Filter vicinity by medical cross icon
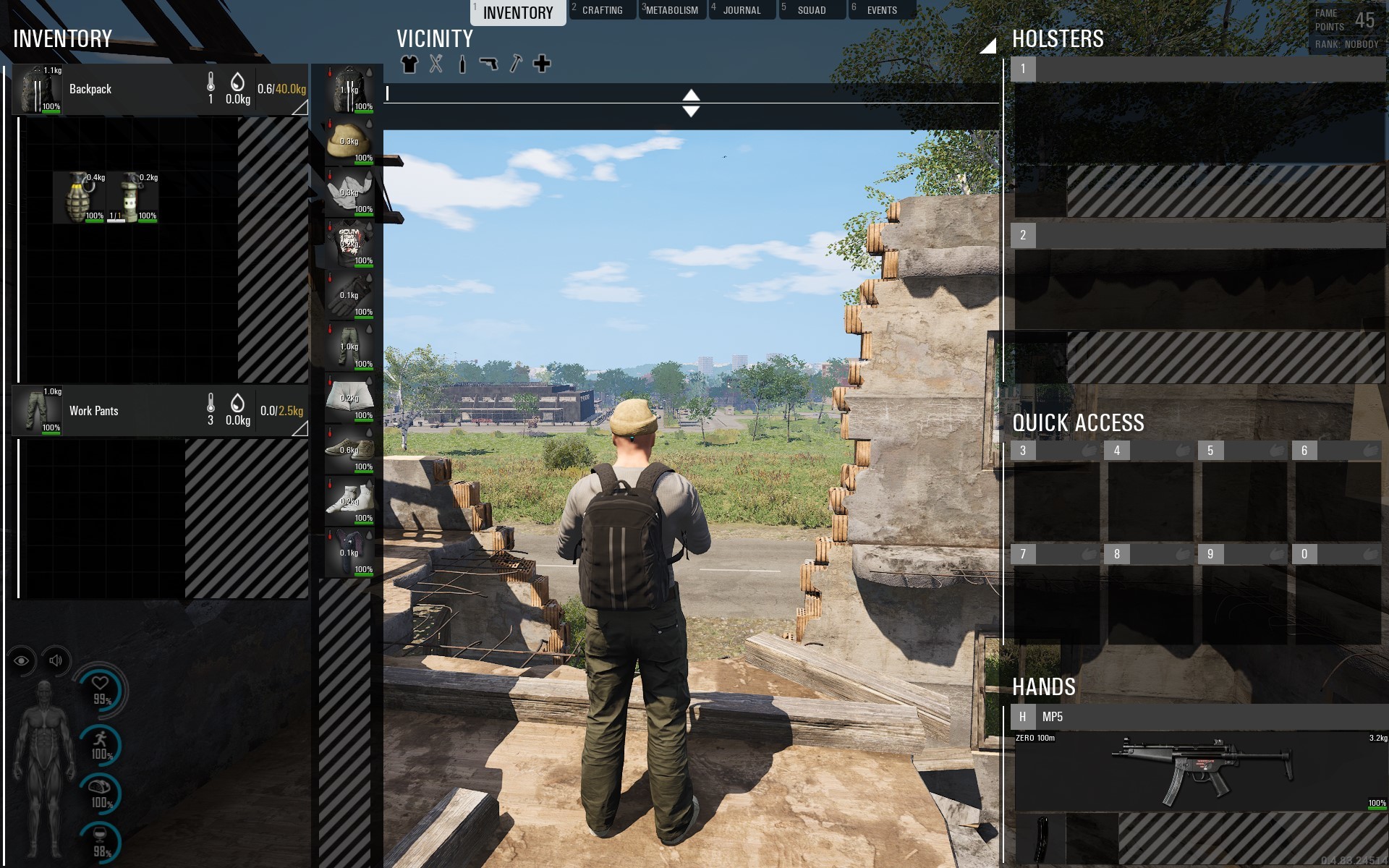Image resolution: width=1389 pixels, height=868 pixels. pyautogui.click(x=542, y=64)
